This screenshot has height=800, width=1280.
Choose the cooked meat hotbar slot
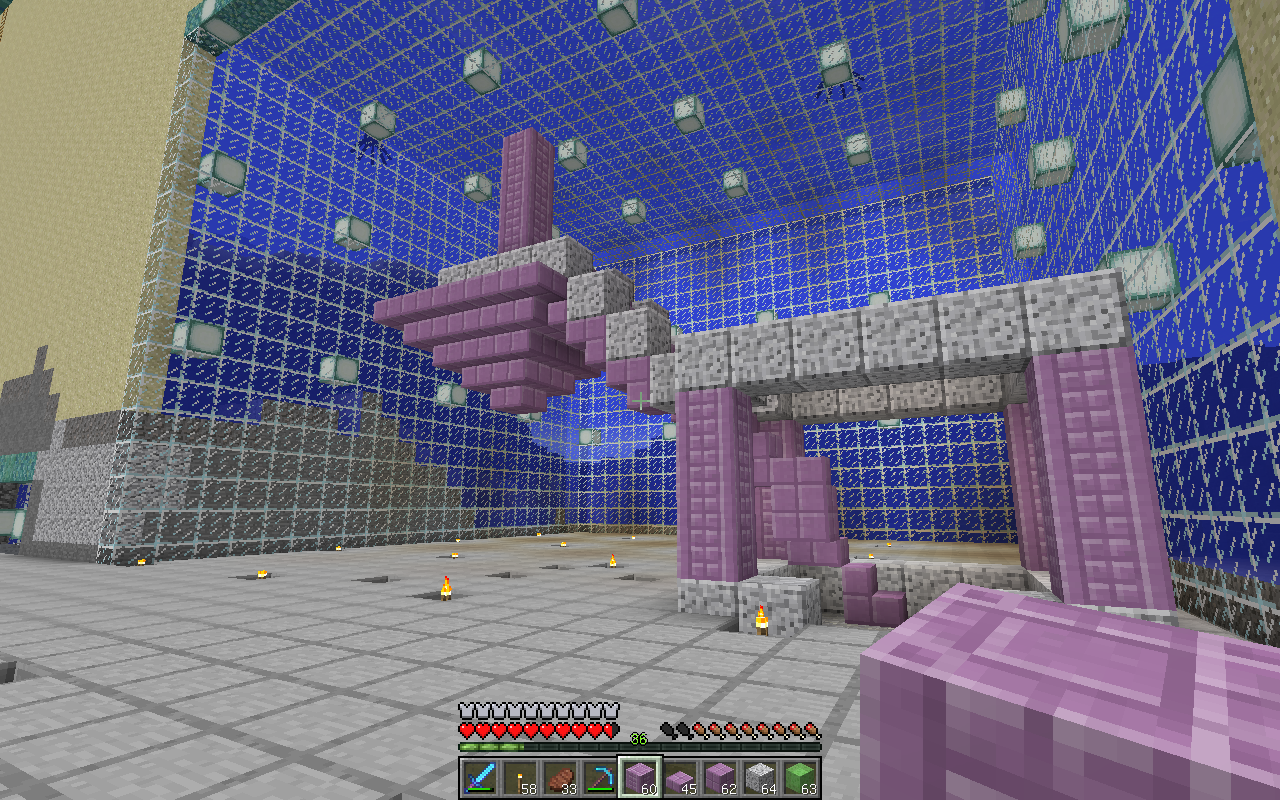tap(559, 778)
